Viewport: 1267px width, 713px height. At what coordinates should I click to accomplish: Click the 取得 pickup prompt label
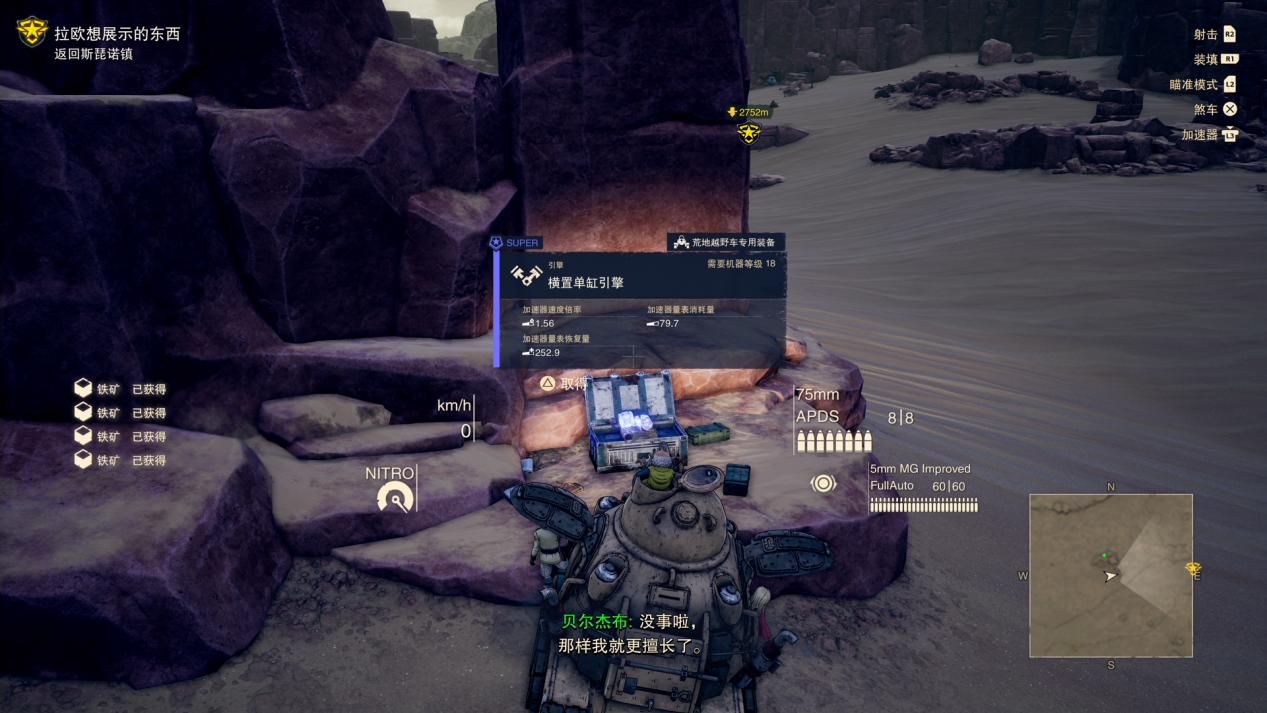pyautogui.click(x=574, y=383)
